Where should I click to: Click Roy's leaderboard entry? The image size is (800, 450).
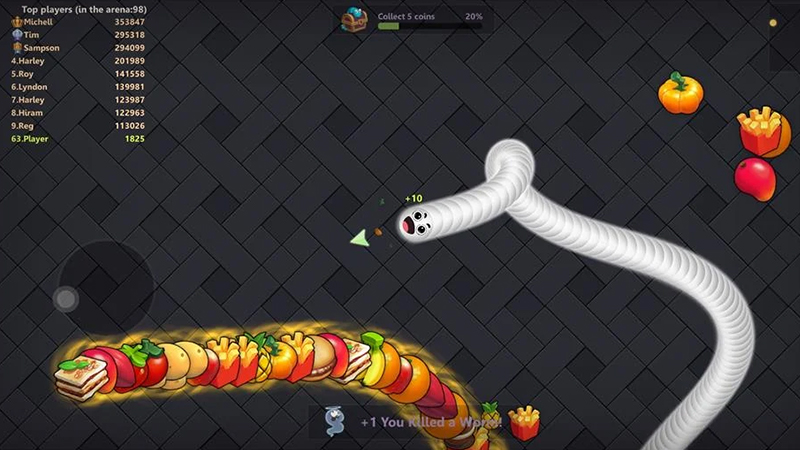(77, 74)
